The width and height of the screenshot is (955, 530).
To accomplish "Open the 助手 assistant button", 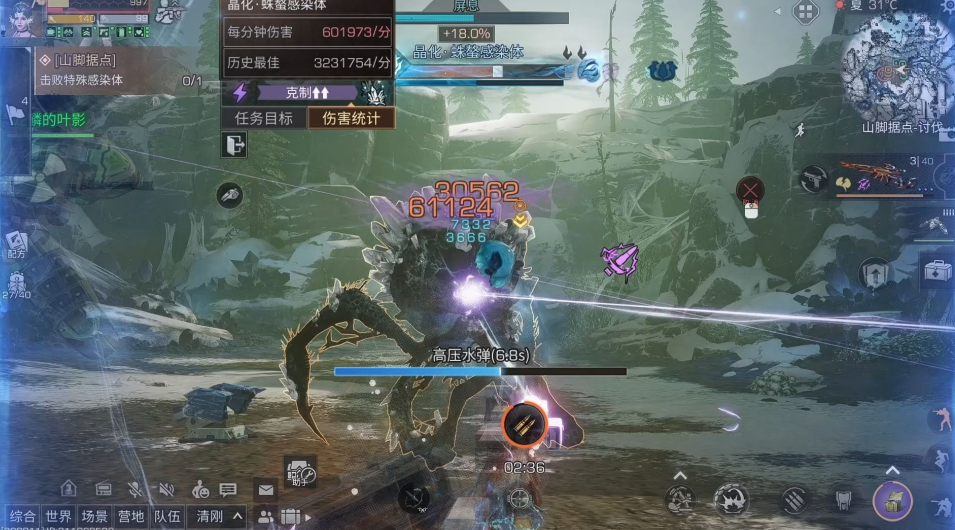I will coord(300,472).
